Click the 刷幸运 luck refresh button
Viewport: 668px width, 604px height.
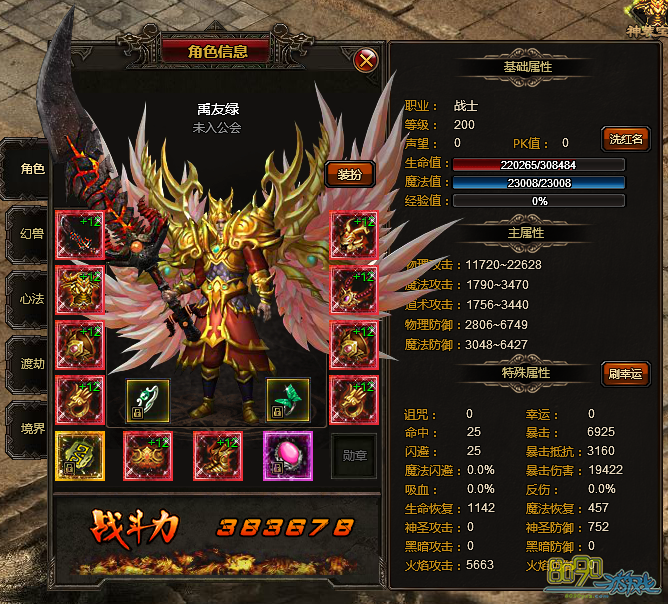point(625,374)
